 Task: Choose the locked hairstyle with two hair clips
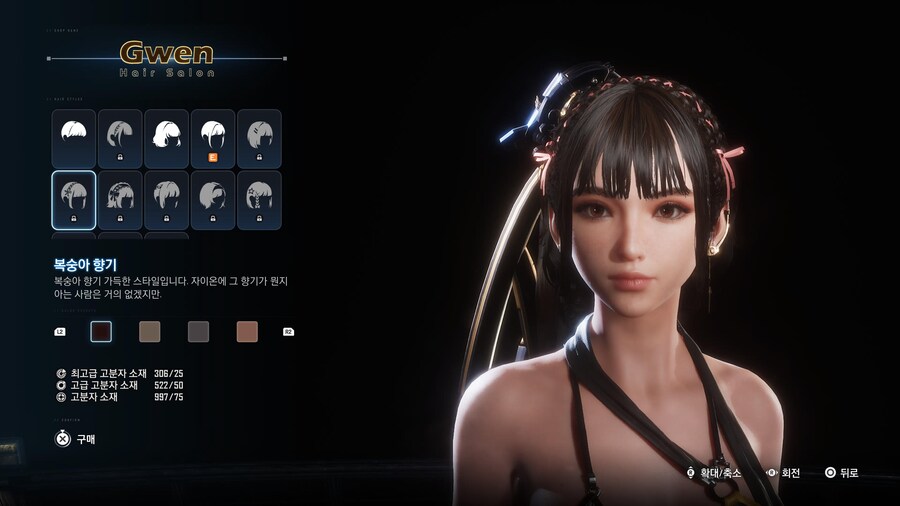(x=259, y=138)
